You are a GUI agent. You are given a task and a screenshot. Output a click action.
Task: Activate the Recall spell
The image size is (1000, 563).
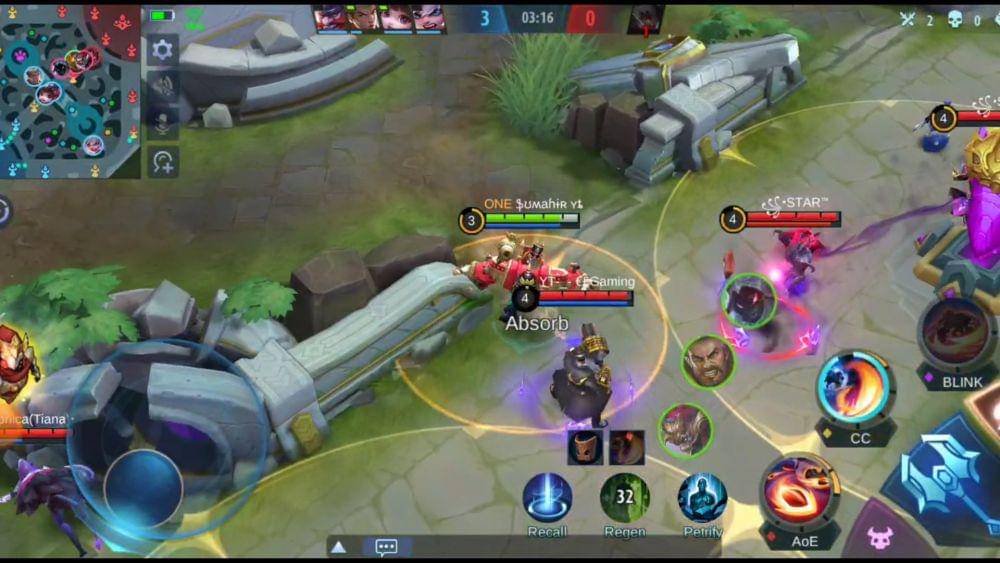point(547,497)
